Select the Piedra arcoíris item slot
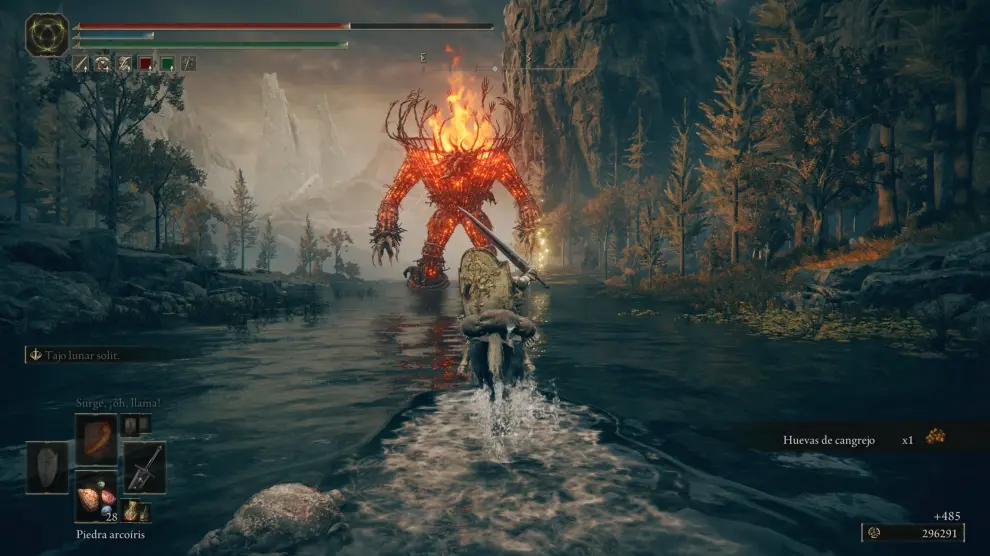Image resolution: width=990 pixels, height=556 pixels. (96, 496)
